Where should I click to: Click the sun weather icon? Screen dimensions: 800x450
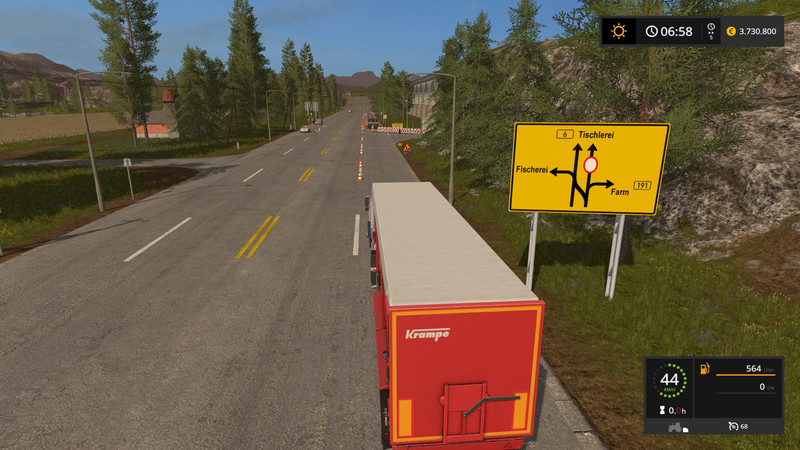[619, 31]
